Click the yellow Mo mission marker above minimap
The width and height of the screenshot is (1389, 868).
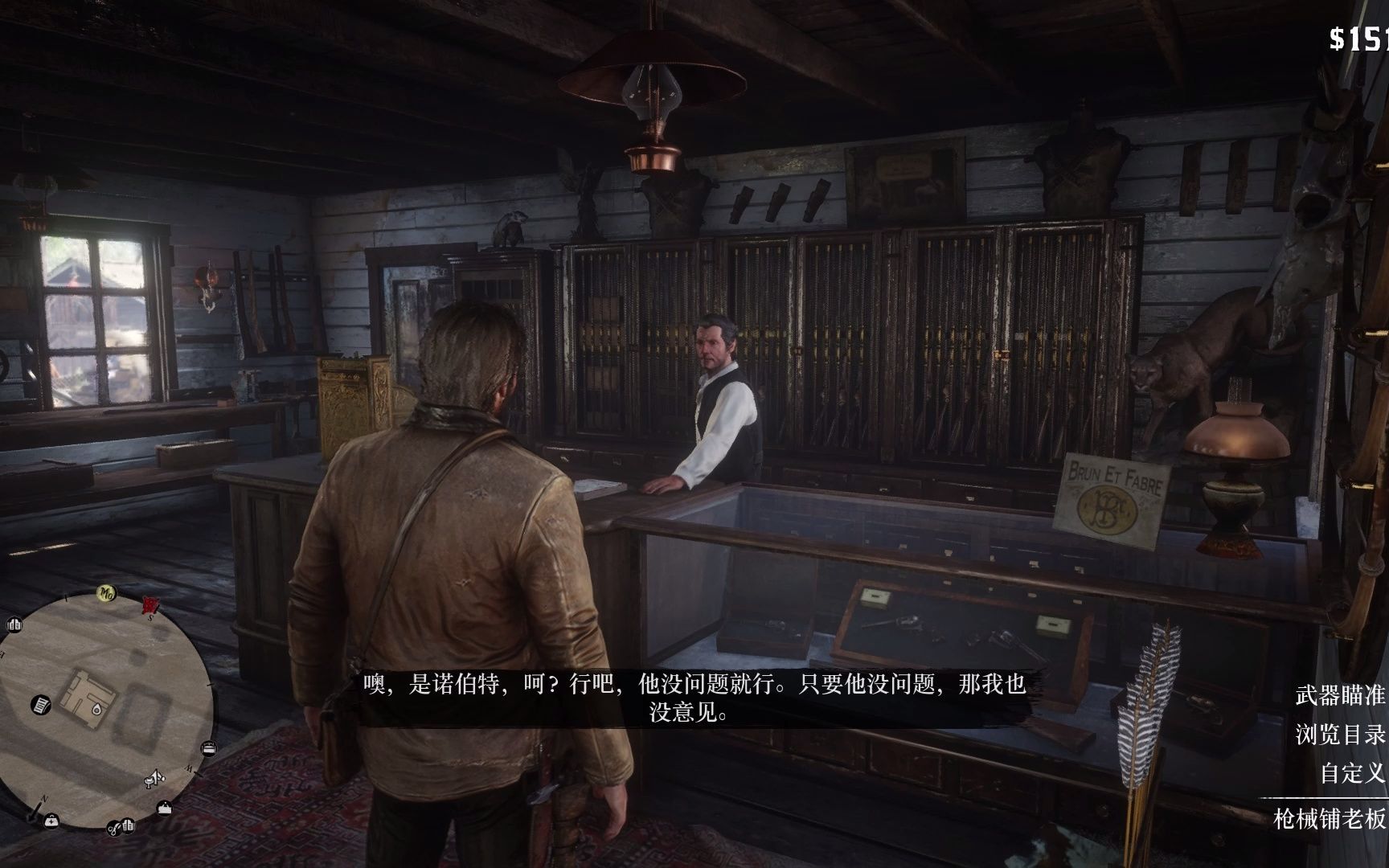click(107, 592)
